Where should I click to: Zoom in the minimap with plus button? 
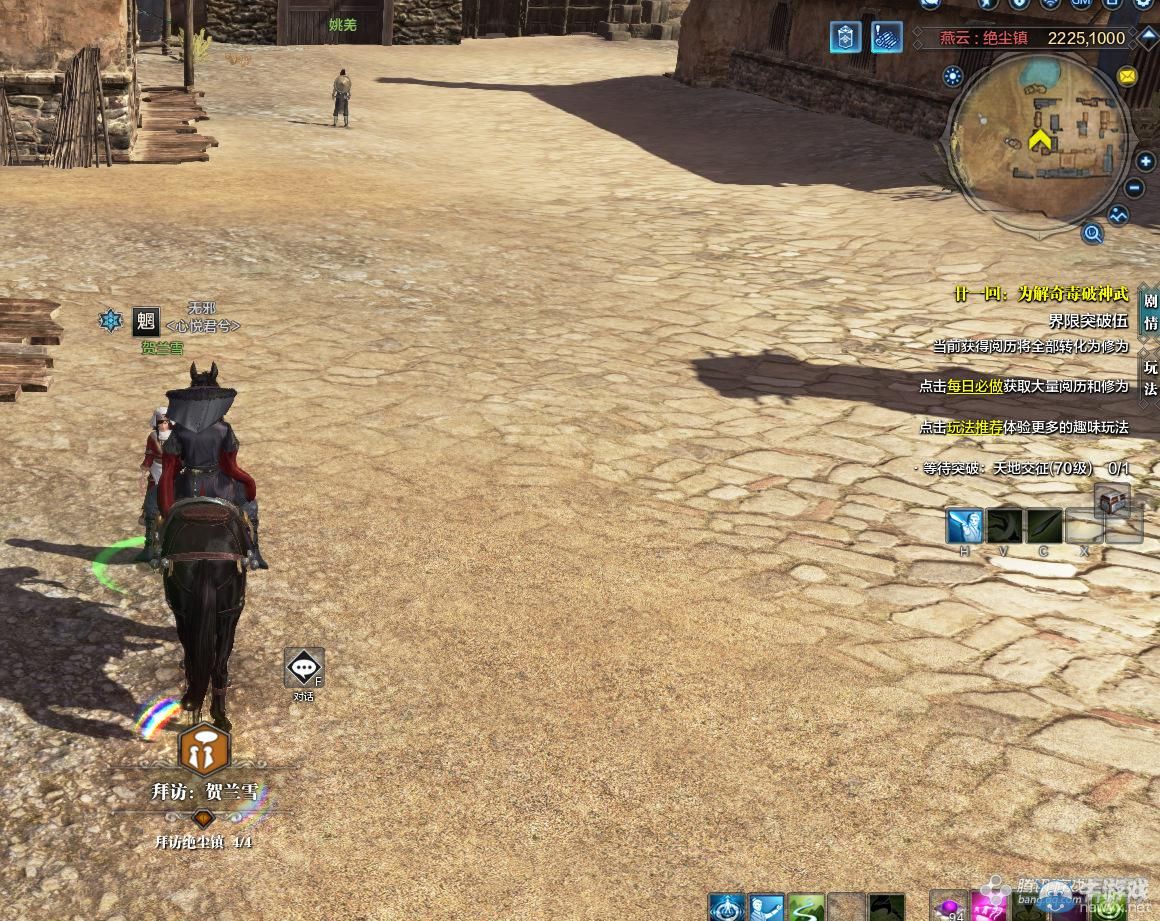[1146, 162]
